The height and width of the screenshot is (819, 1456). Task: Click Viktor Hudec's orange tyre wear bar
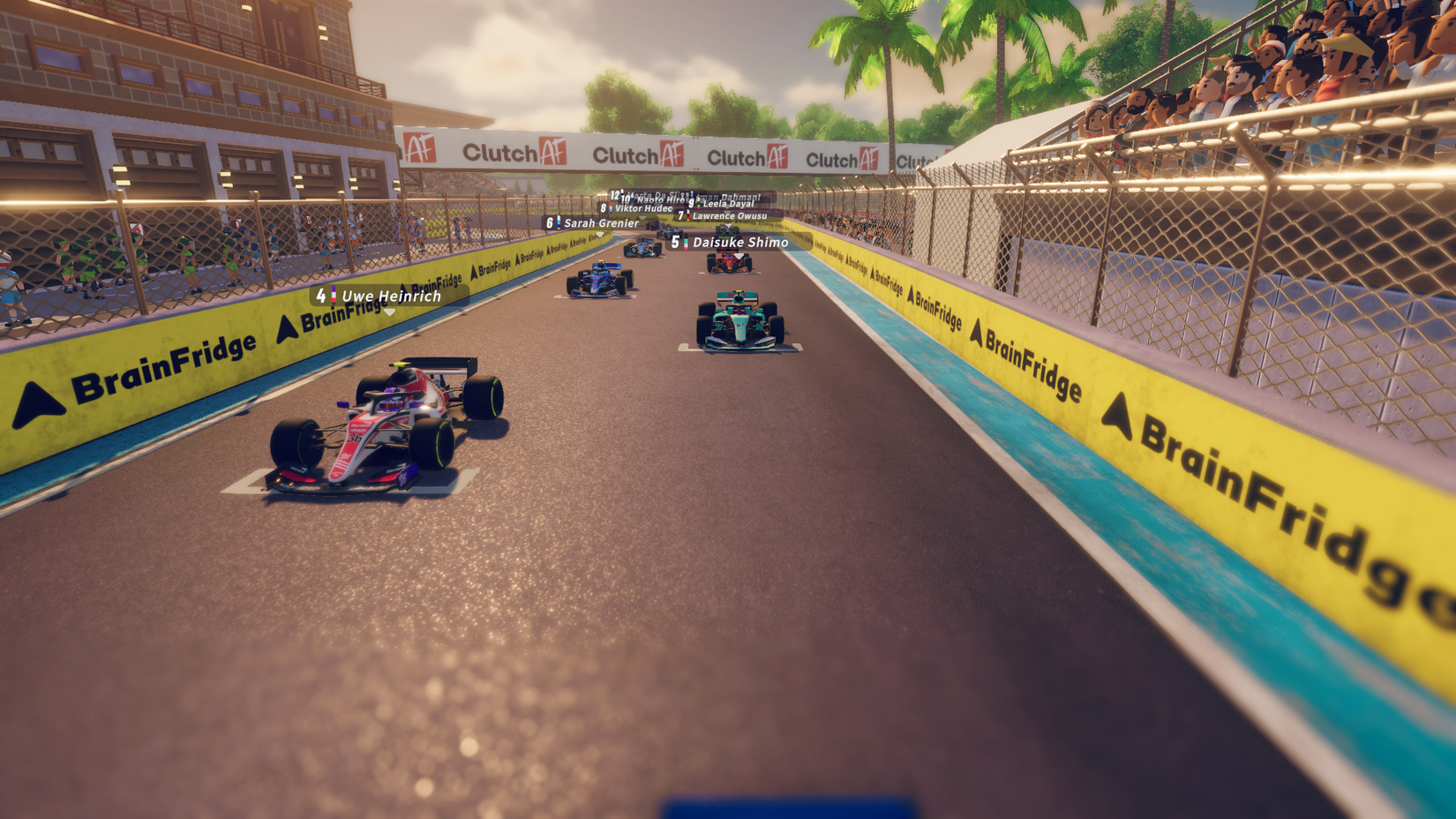(x=611, y=205)
